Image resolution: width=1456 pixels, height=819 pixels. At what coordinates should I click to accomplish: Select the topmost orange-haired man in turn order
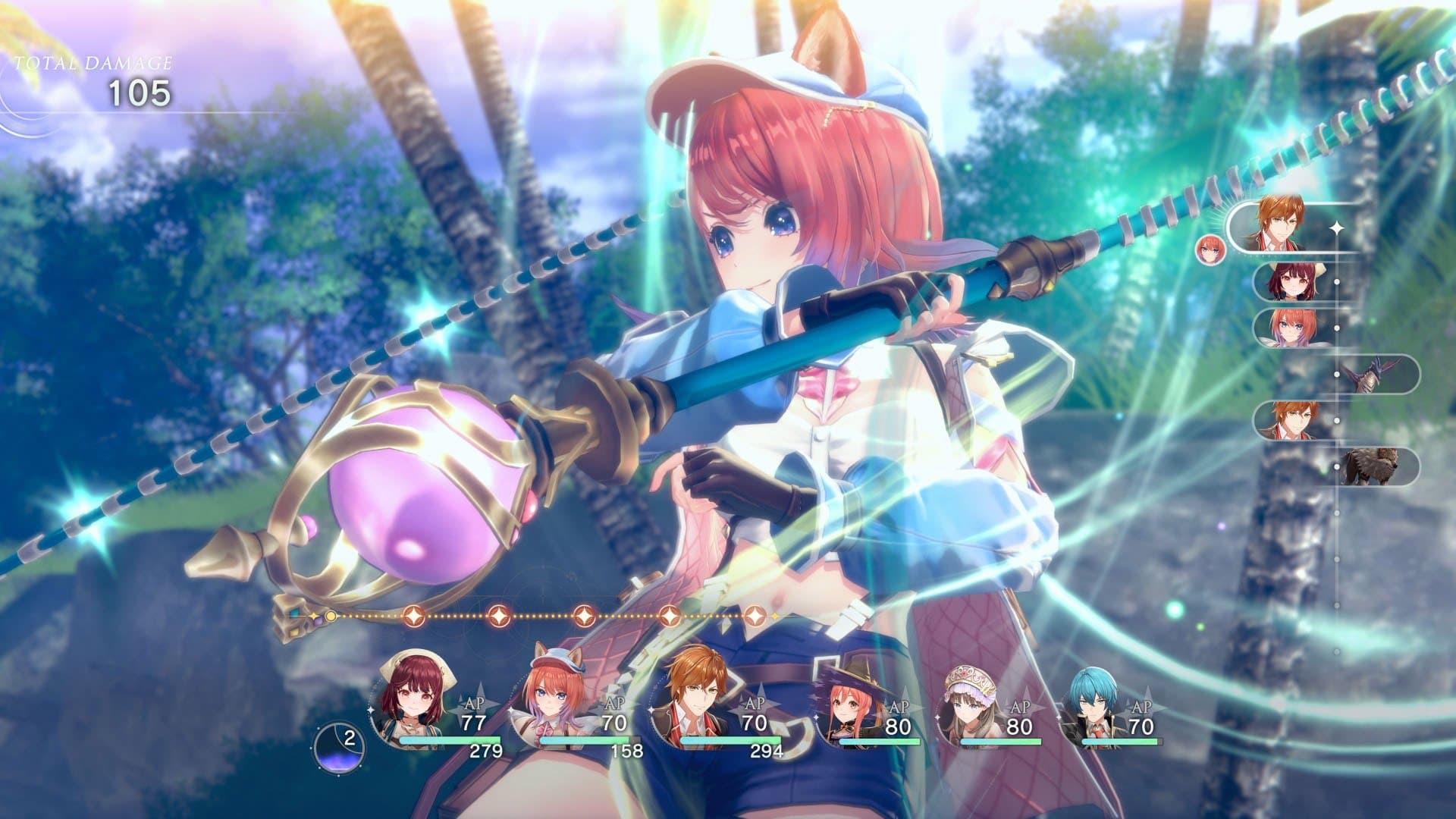1276,224
